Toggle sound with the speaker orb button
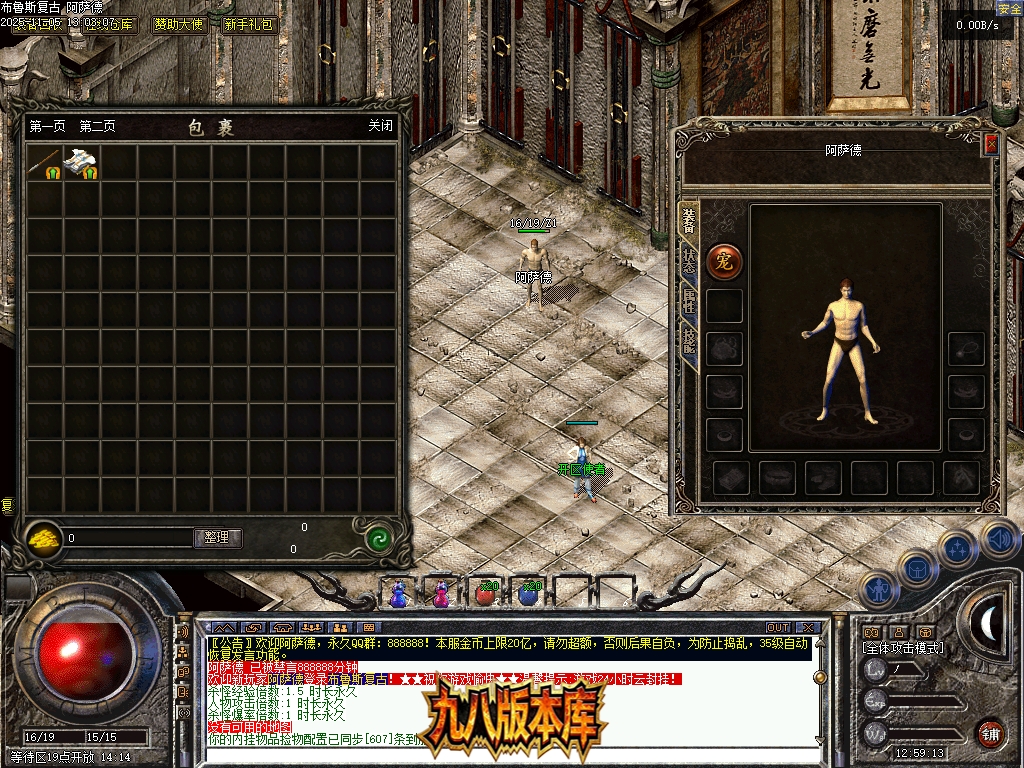 pyautogui.click(x=997, y=539)
